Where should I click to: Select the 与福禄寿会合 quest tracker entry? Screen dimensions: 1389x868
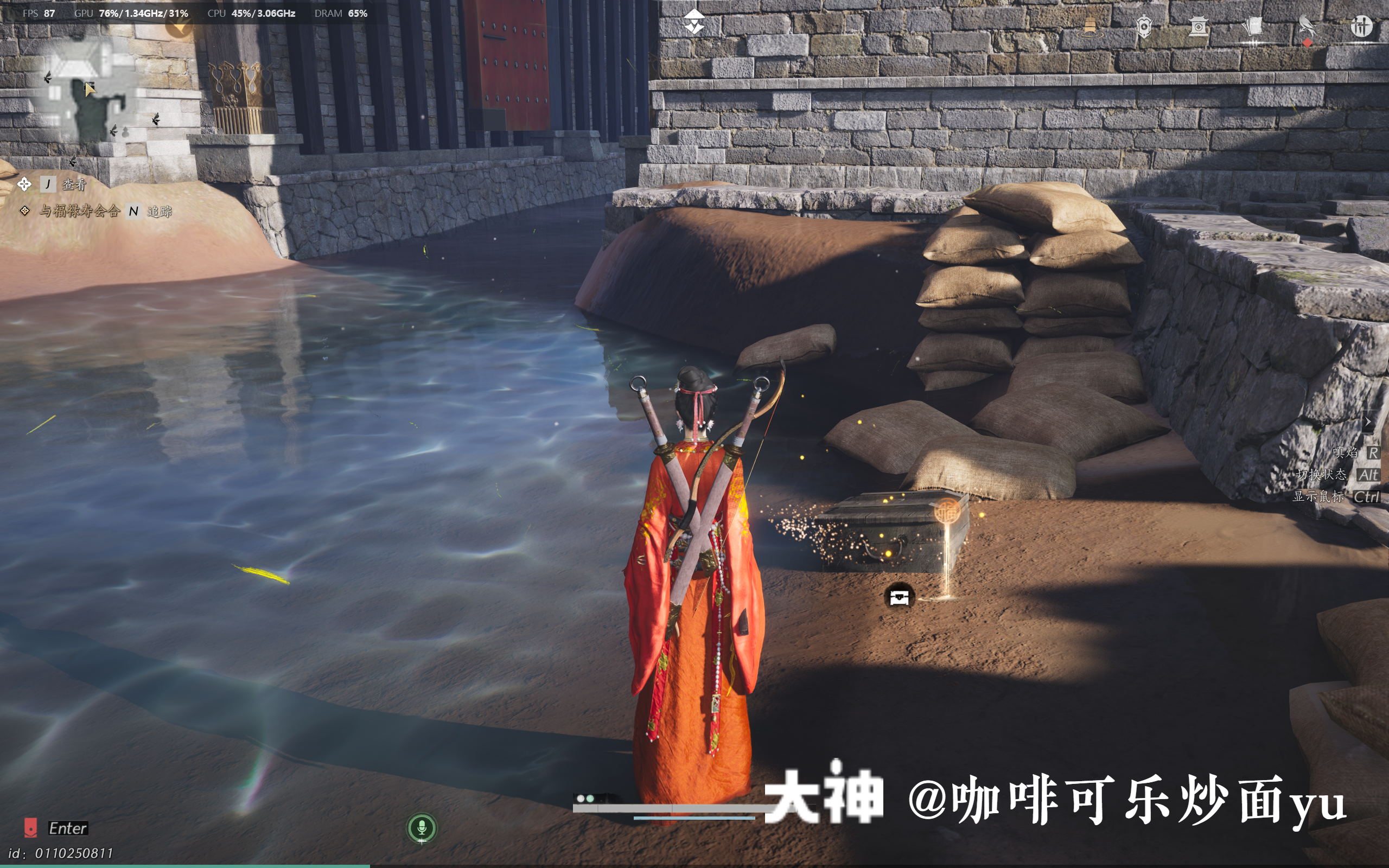78,212
